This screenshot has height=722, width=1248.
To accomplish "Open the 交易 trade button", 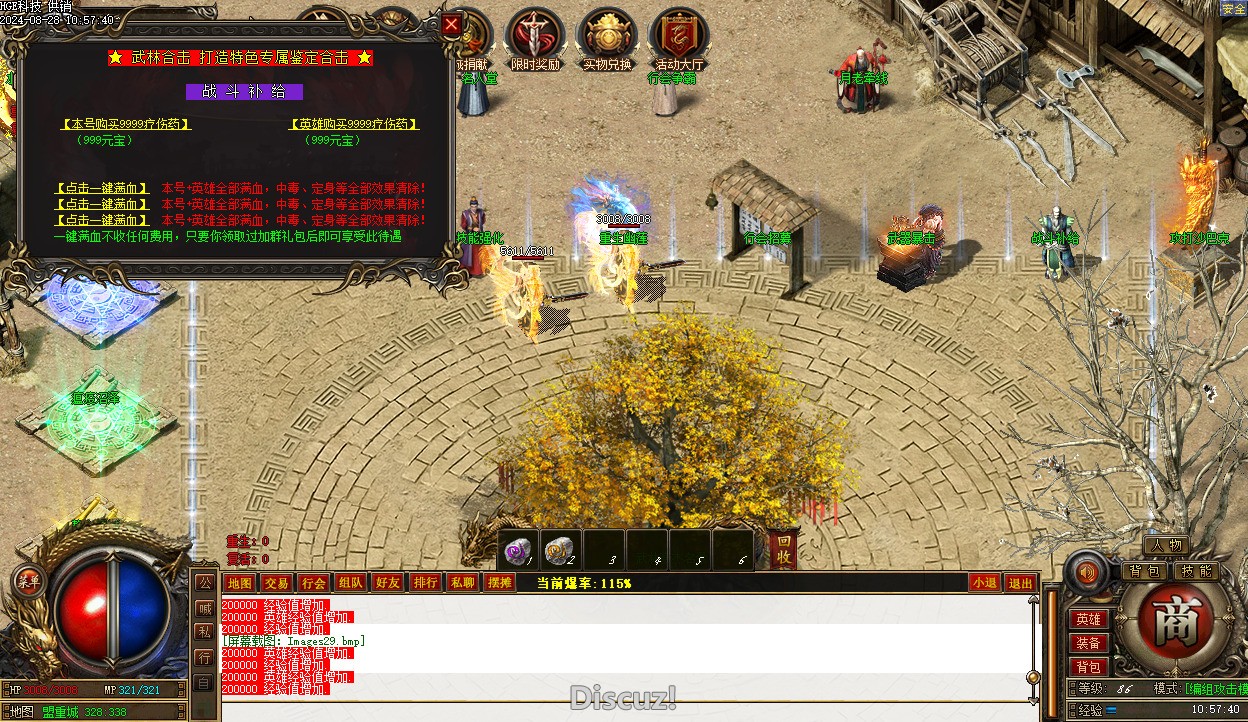I will [277, 583].
